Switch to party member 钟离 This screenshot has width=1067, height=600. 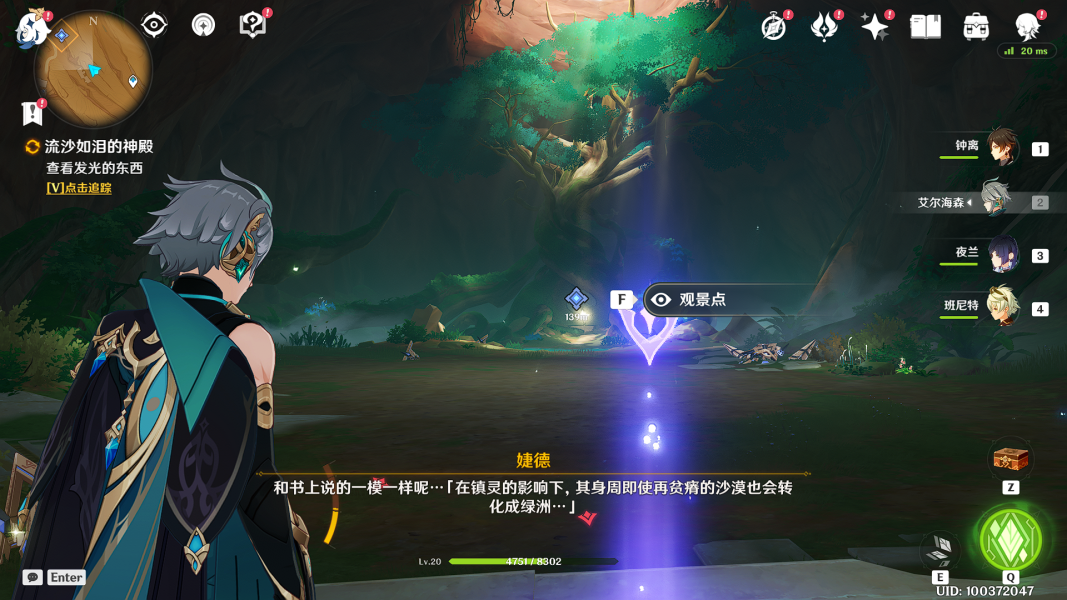pos(1002,148)
